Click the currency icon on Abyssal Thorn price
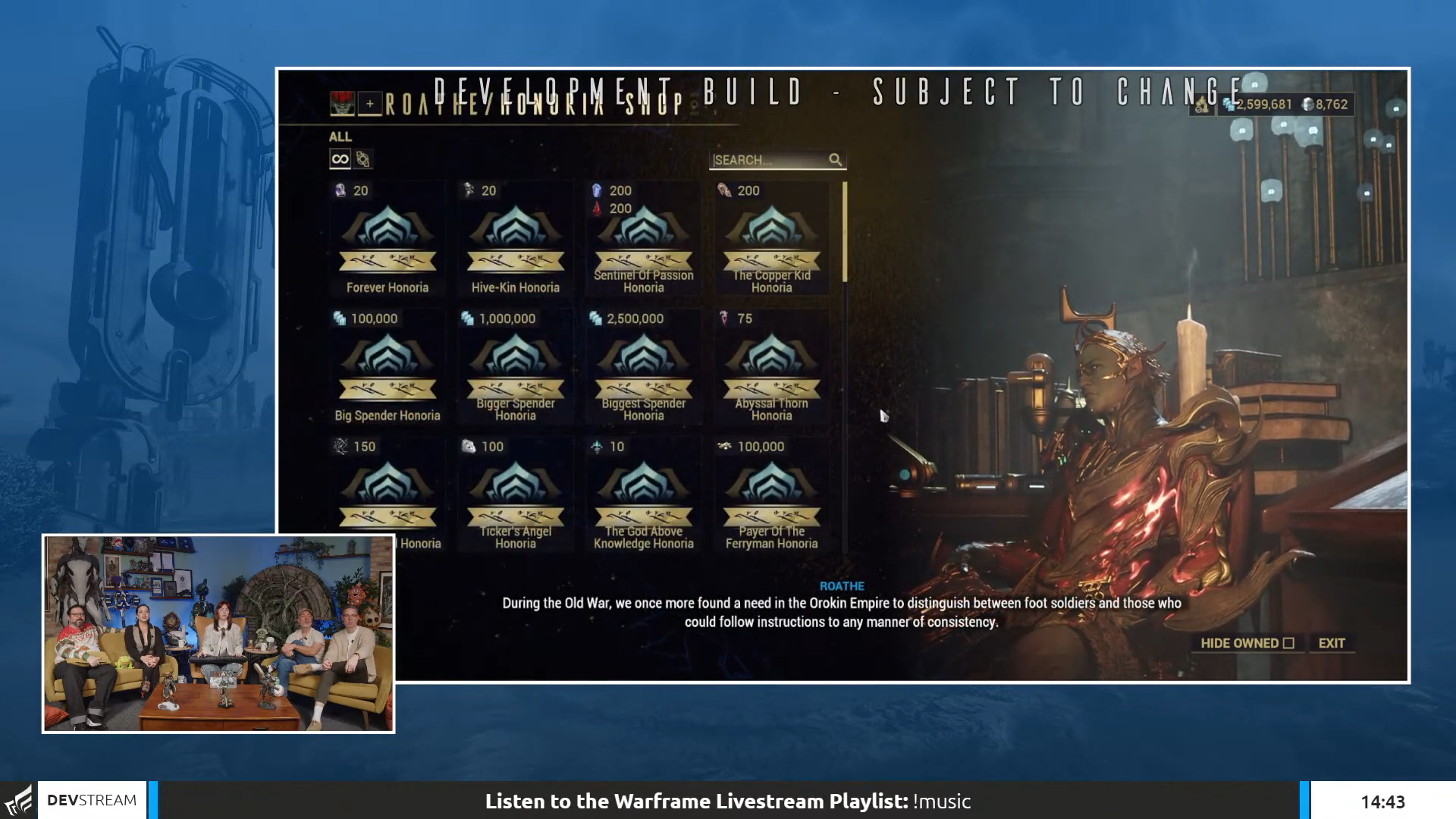This screenshot has width=1456, height=819. click(x=725, y=318)
